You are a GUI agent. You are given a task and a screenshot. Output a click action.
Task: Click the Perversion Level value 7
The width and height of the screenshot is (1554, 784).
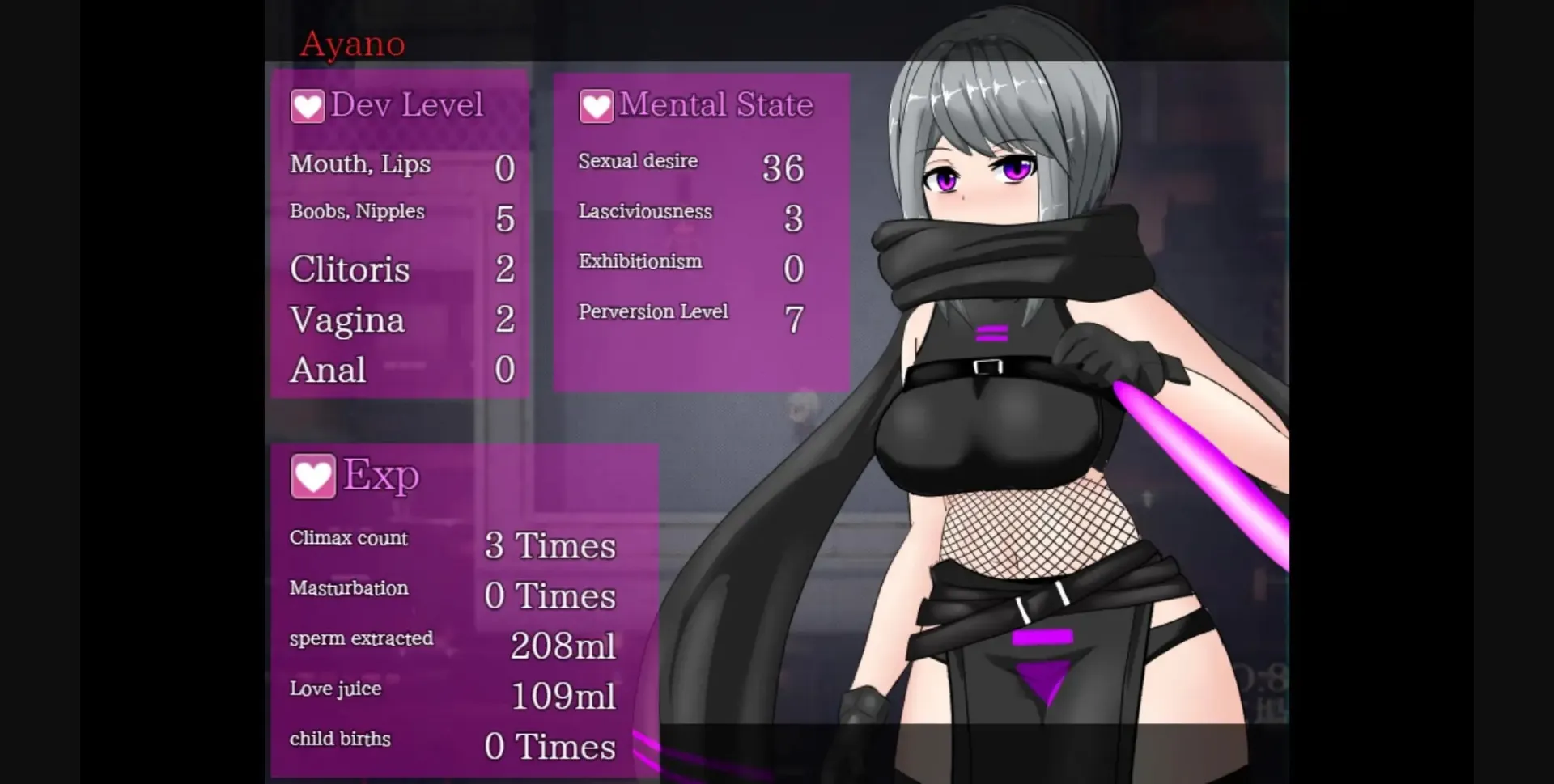click(x=794, y=318)
